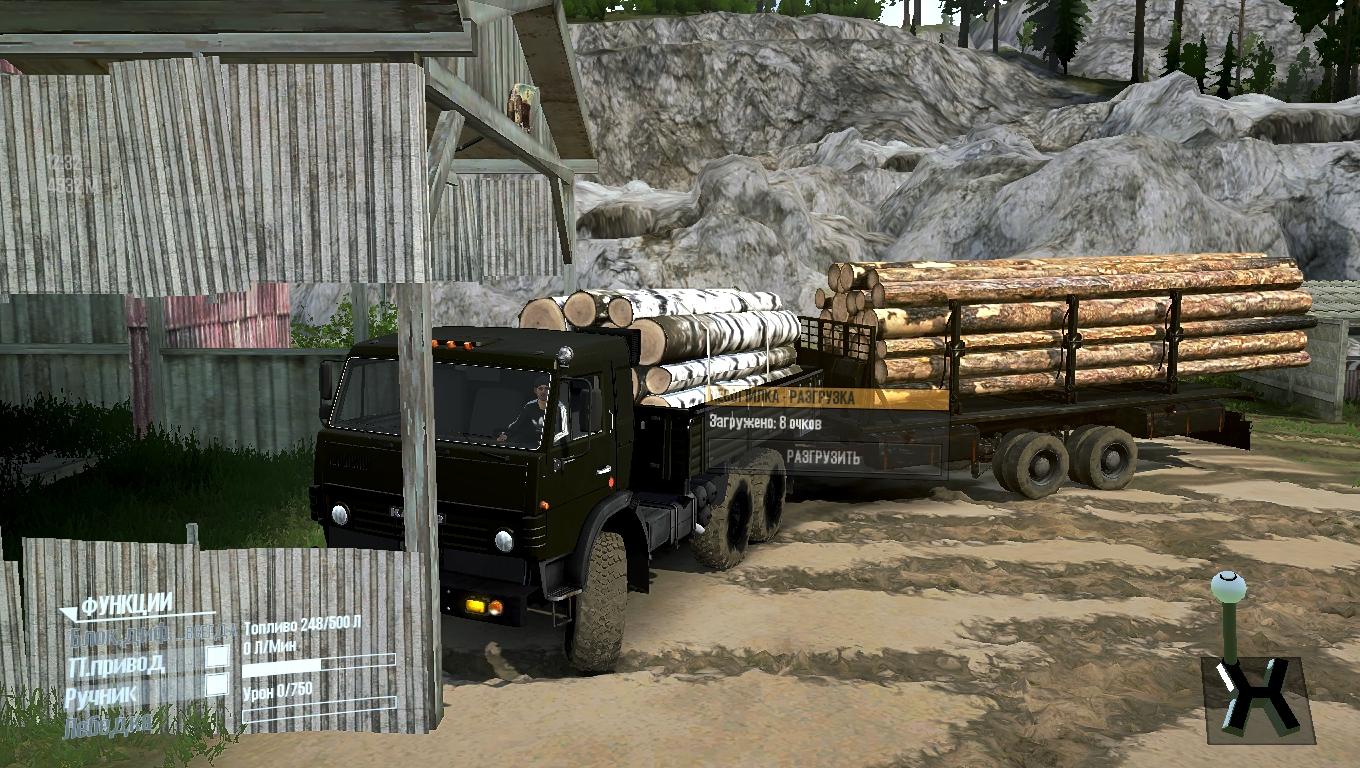Toggle the П.привод all-wheel drive checkbox
Viewport: 1360px width, 768px height.
[x=217, y=657]
